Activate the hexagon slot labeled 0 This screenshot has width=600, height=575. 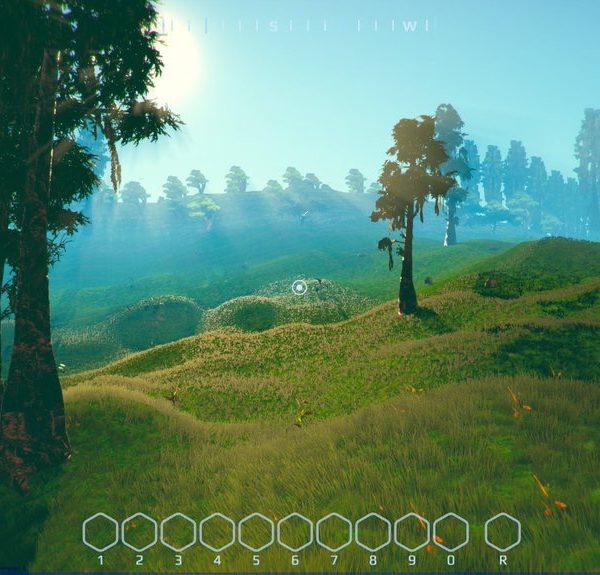(x=451, y=532)
